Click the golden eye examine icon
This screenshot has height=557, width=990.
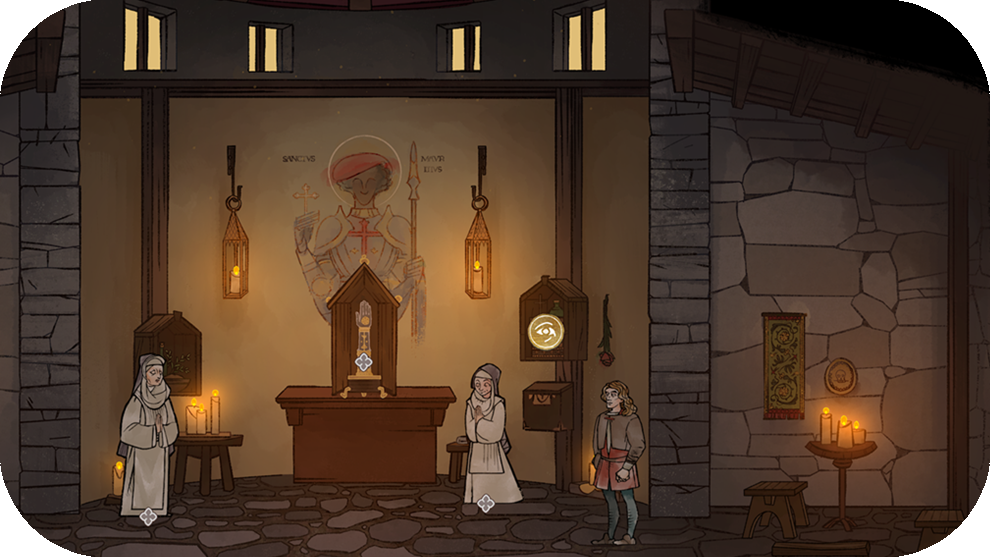click(546, 331)
